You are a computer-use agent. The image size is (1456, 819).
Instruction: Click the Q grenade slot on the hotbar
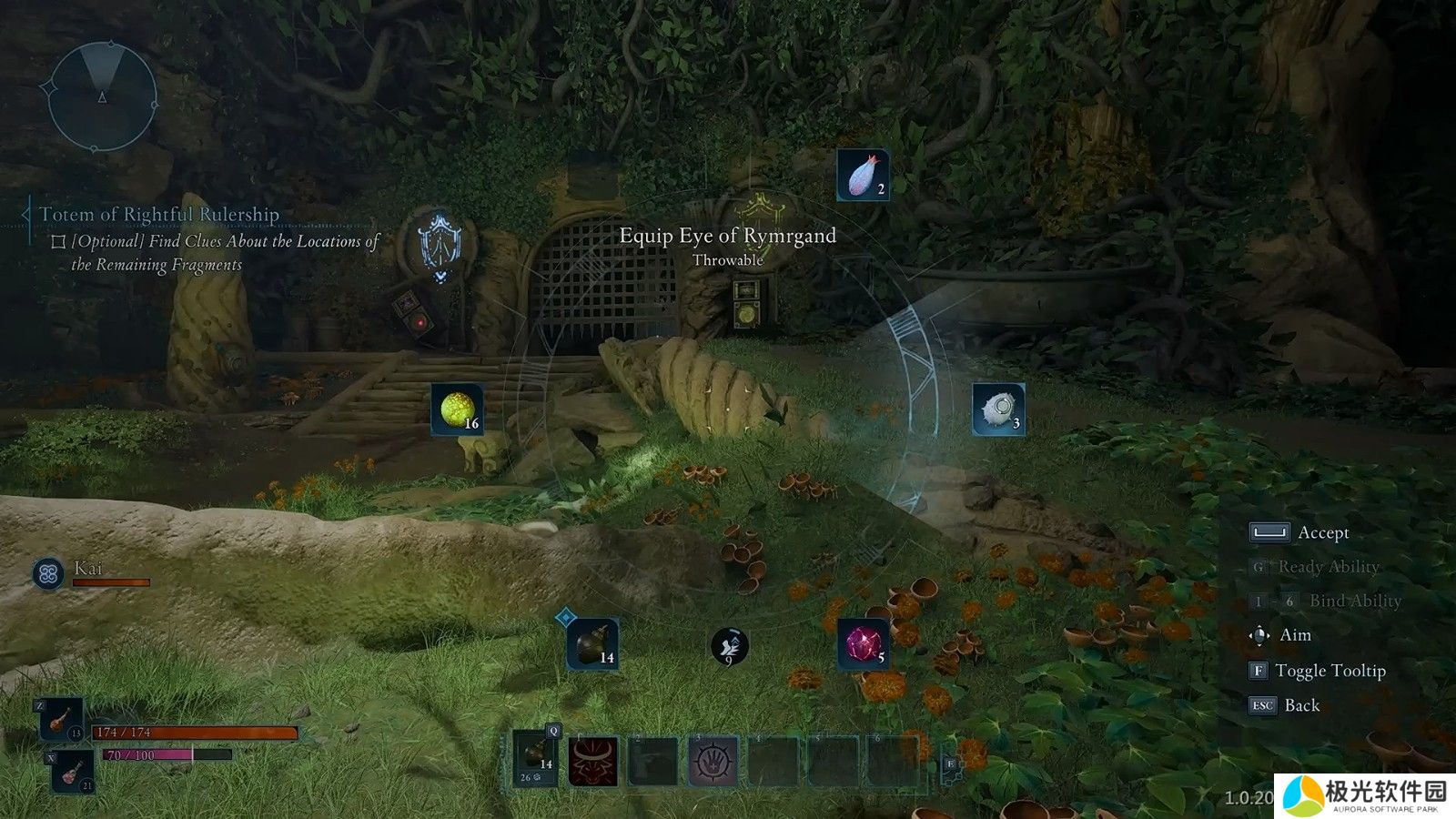click(x=535, y=758)
